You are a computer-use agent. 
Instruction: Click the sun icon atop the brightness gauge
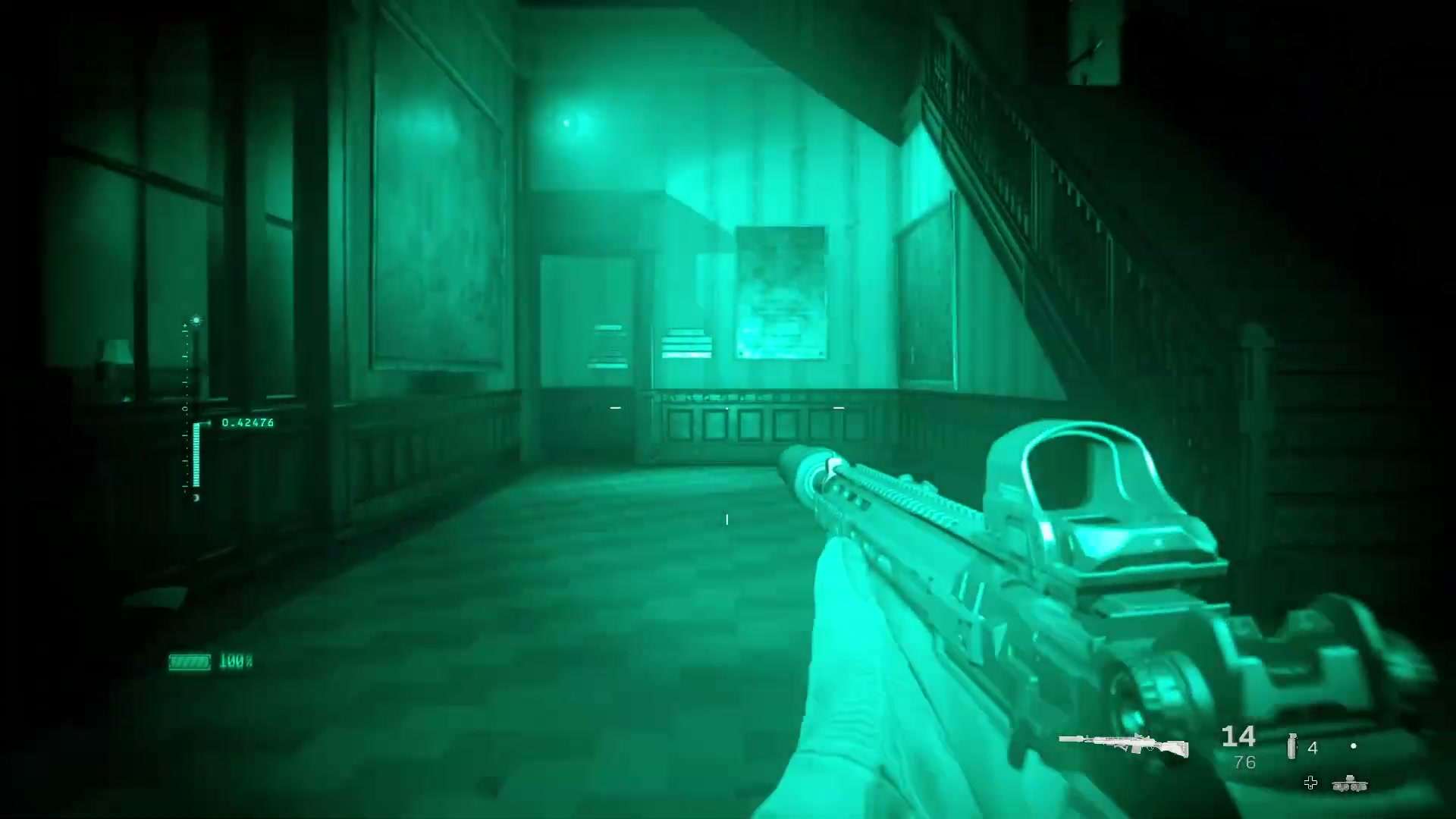pos(195,320)
